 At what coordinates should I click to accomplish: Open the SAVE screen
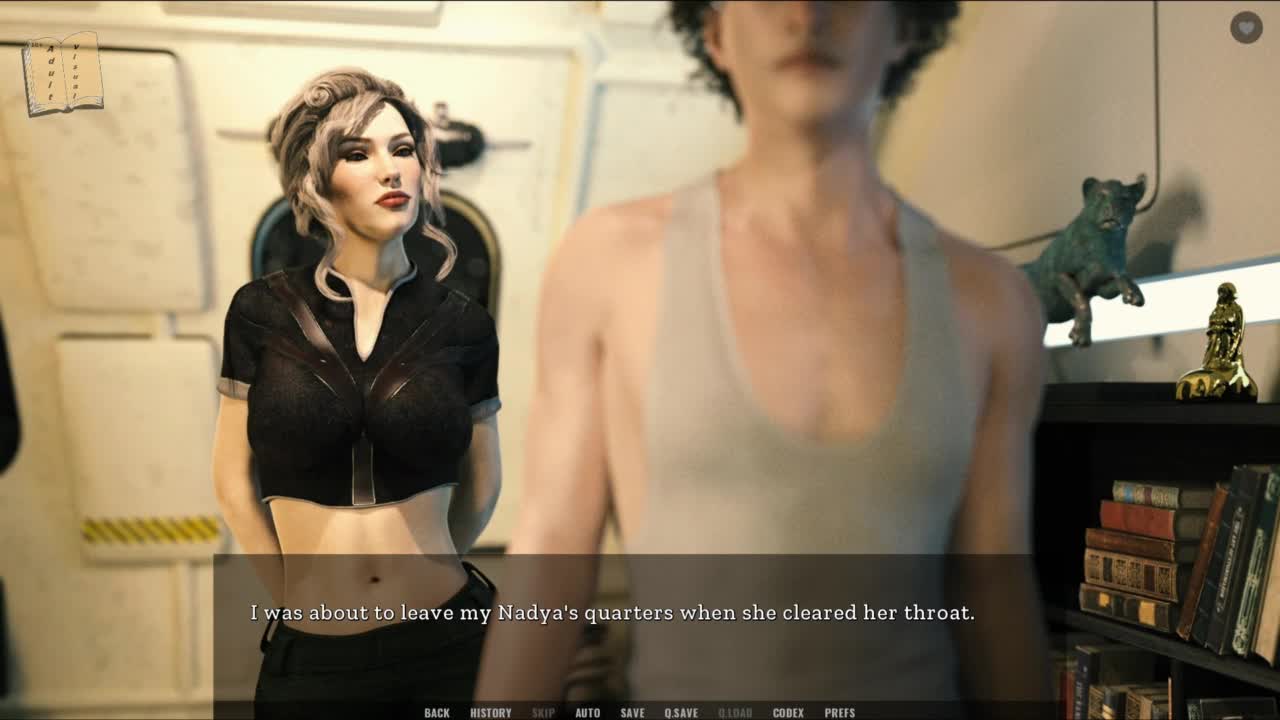click(x=632, y=713)
